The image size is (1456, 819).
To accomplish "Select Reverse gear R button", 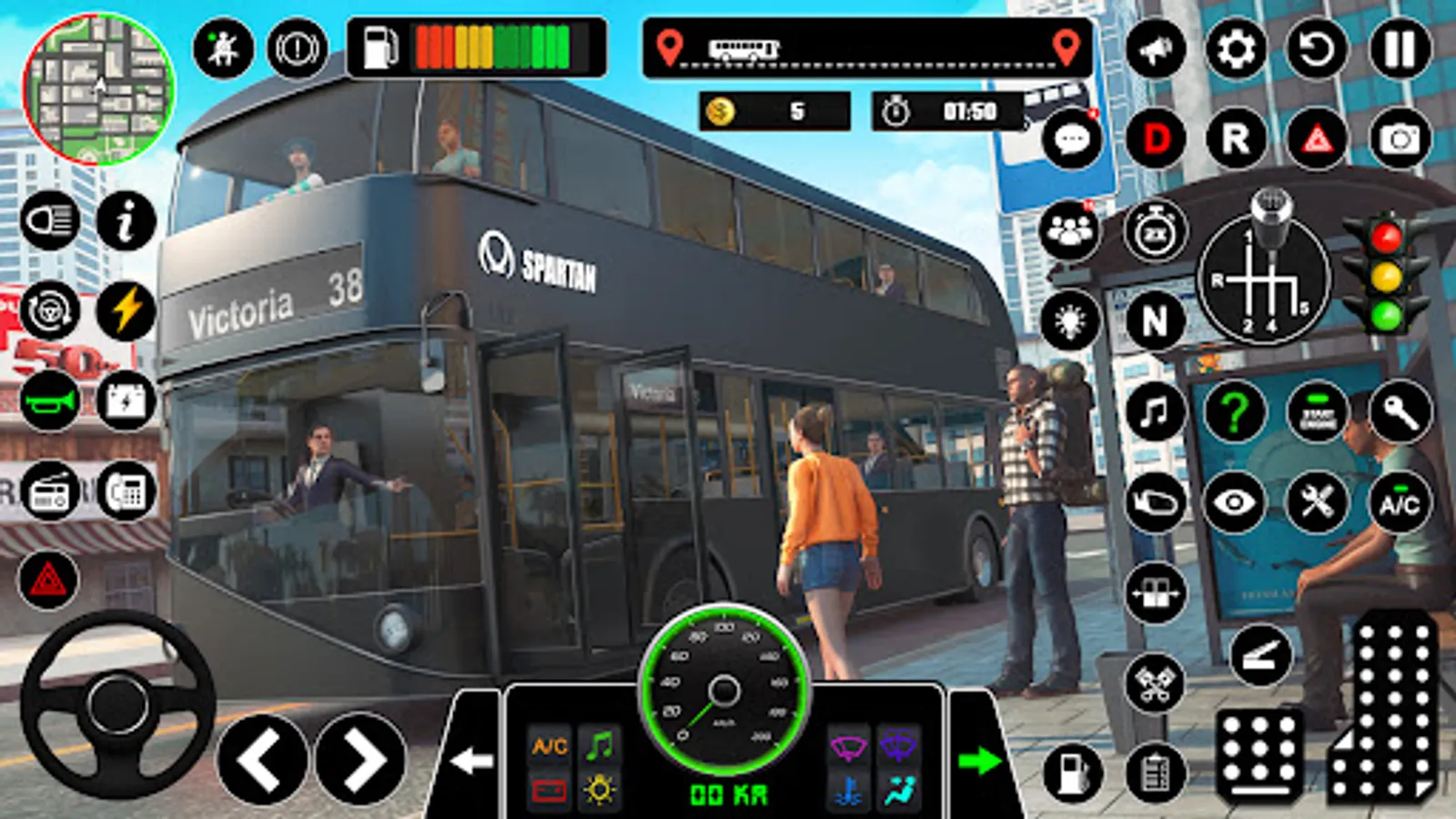I will pyautogui.click(x=1235, y=139).
